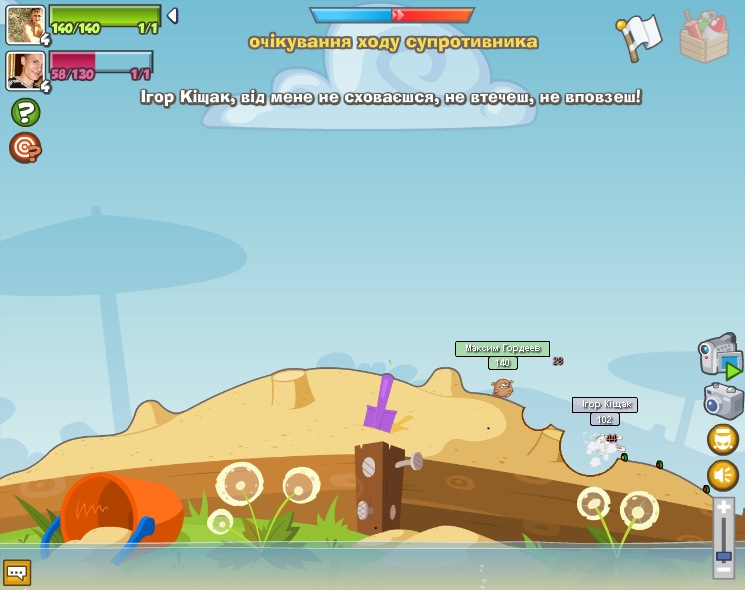Click the white surrender flag icon
Image resolution: width=745 pixels, height=590 pixels.
click(x=640, y=36)
